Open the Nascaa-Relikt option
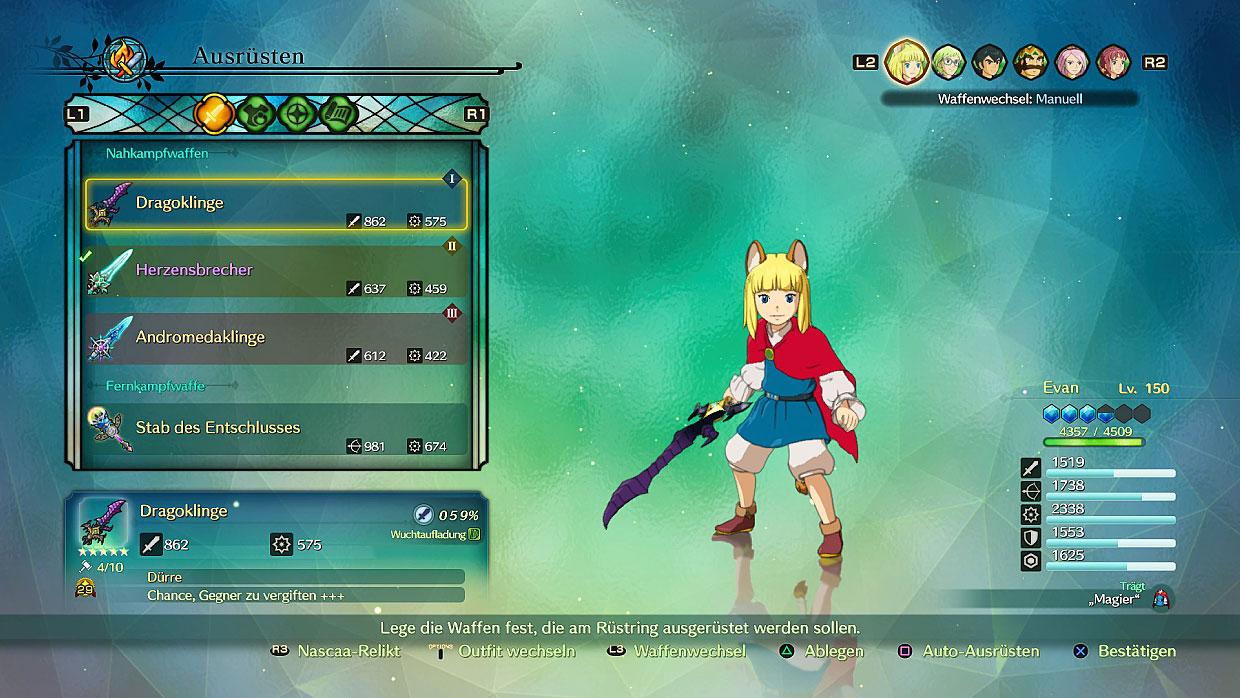Image resolution: width=1240 pixels, height=698 pixels. click(x=348, y=651)
